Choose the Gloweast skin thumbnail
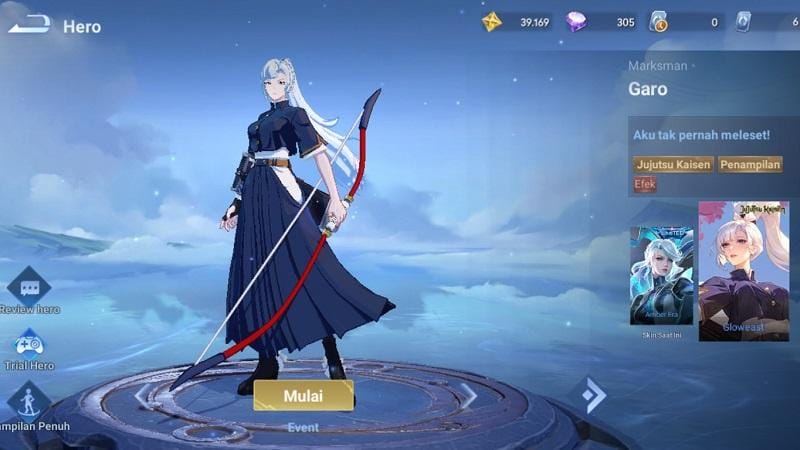Screen dimensions: 800x450 click(x=743, y=271)
